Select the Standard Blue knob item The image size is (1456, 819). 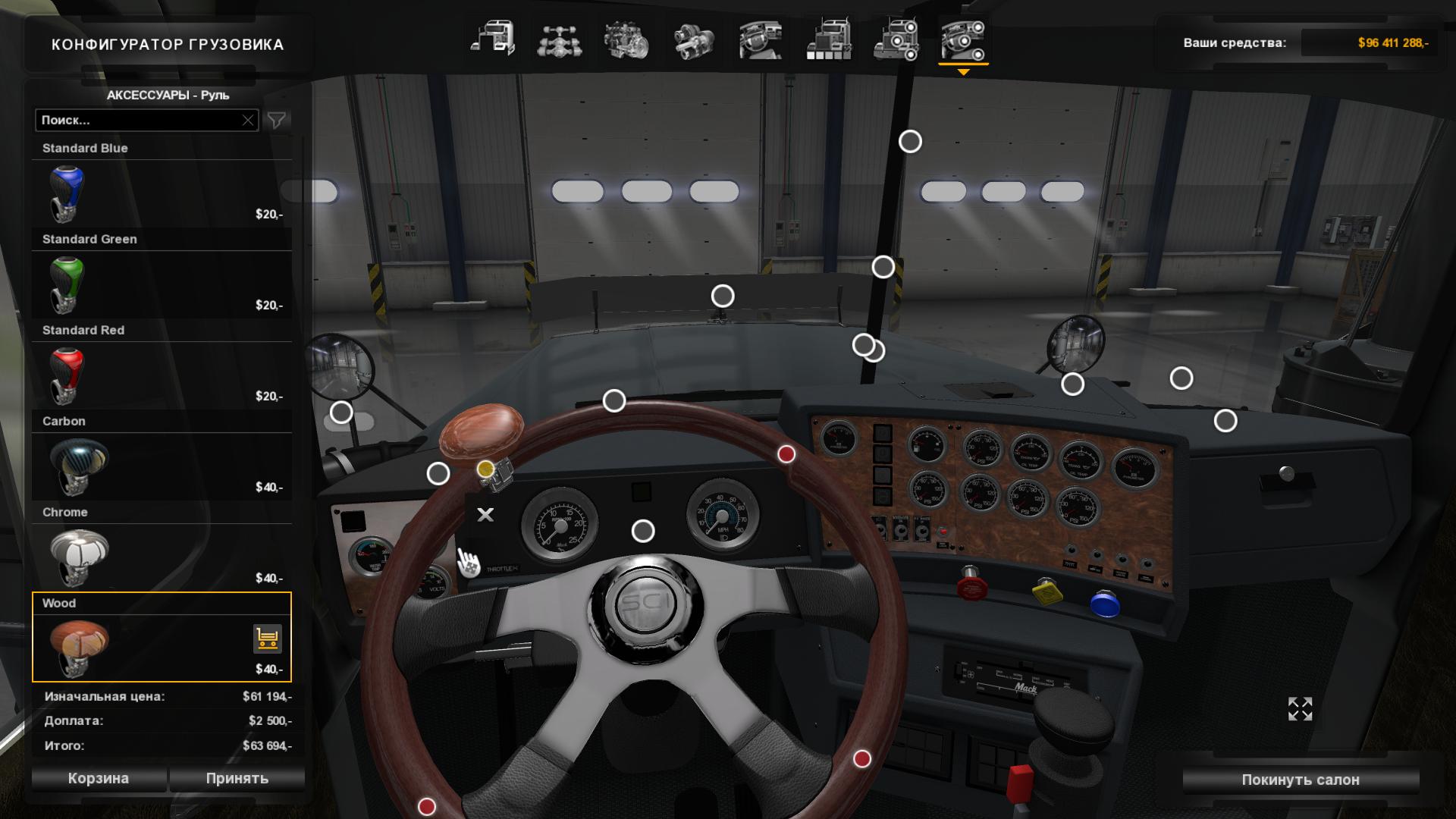pyautogui.click(x=162, y=193)
